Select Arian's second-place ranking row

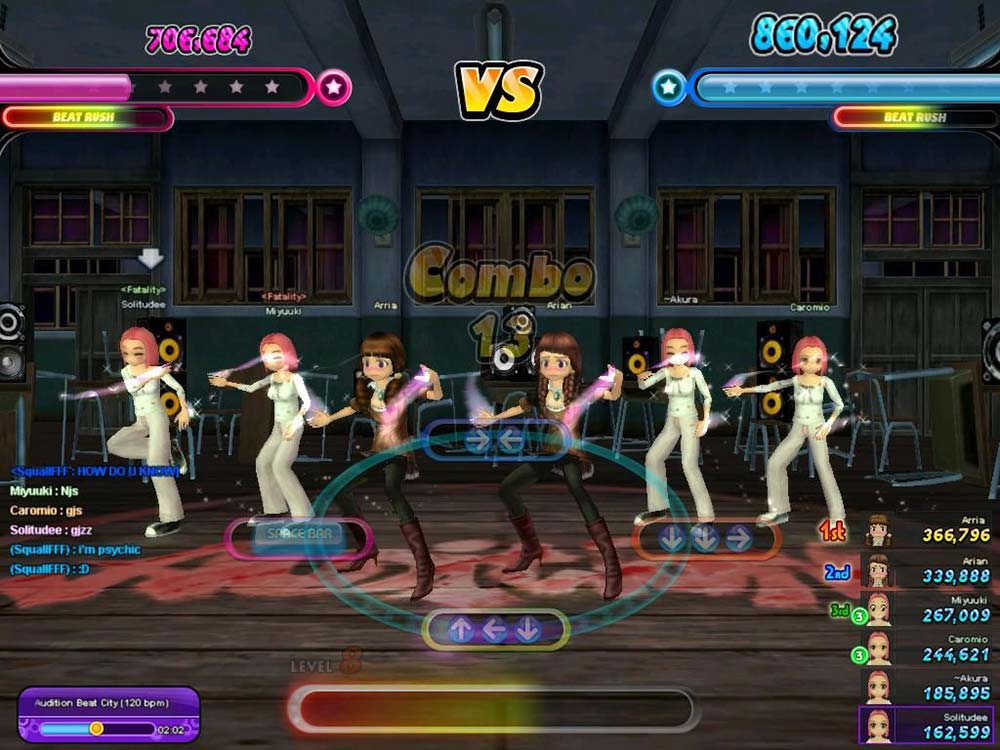[x=928, y=569]
